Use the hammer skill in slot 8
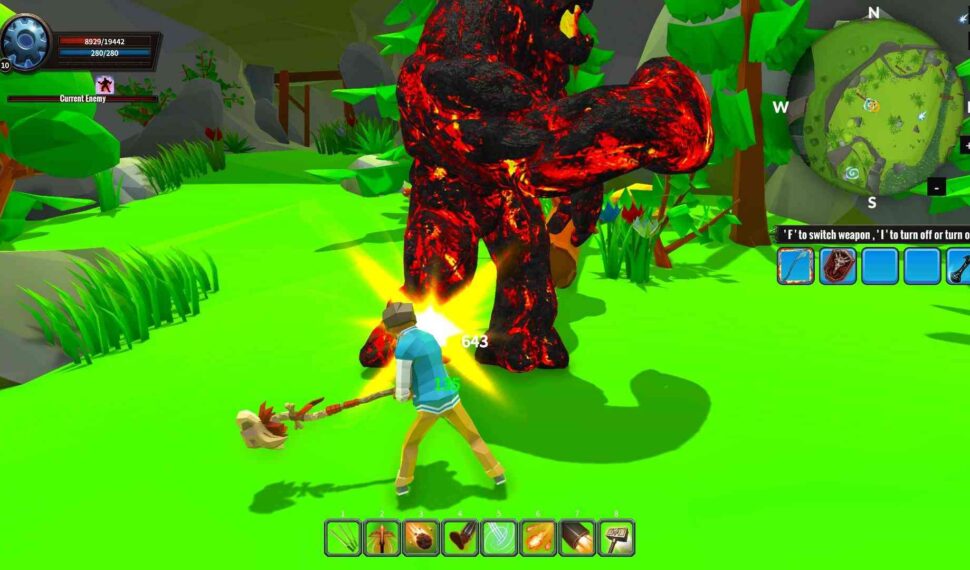970x570 pixels. point(616,538)
